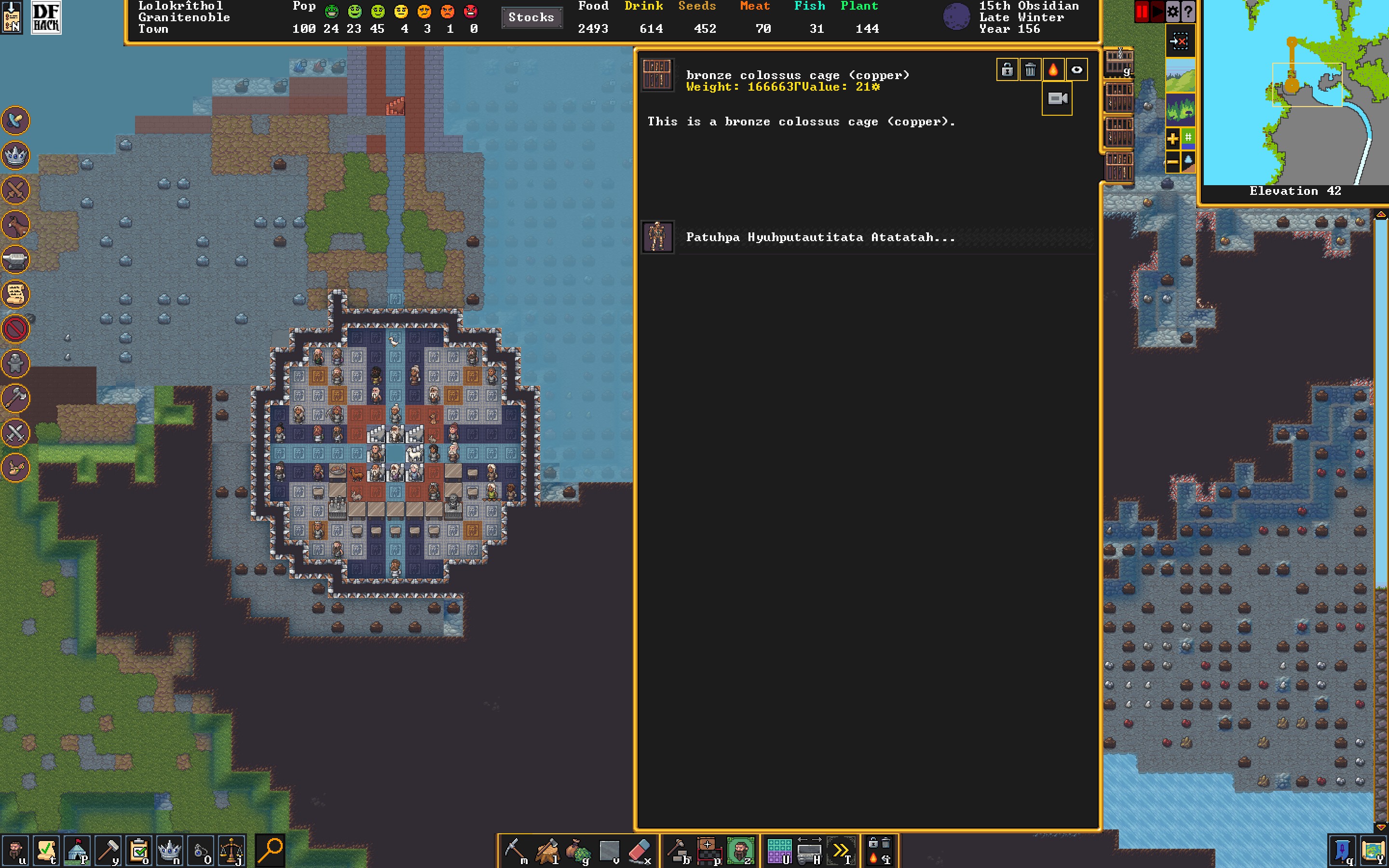
Task: Decrease elevation with the yellow minus button
Action: click(1172, 163)
